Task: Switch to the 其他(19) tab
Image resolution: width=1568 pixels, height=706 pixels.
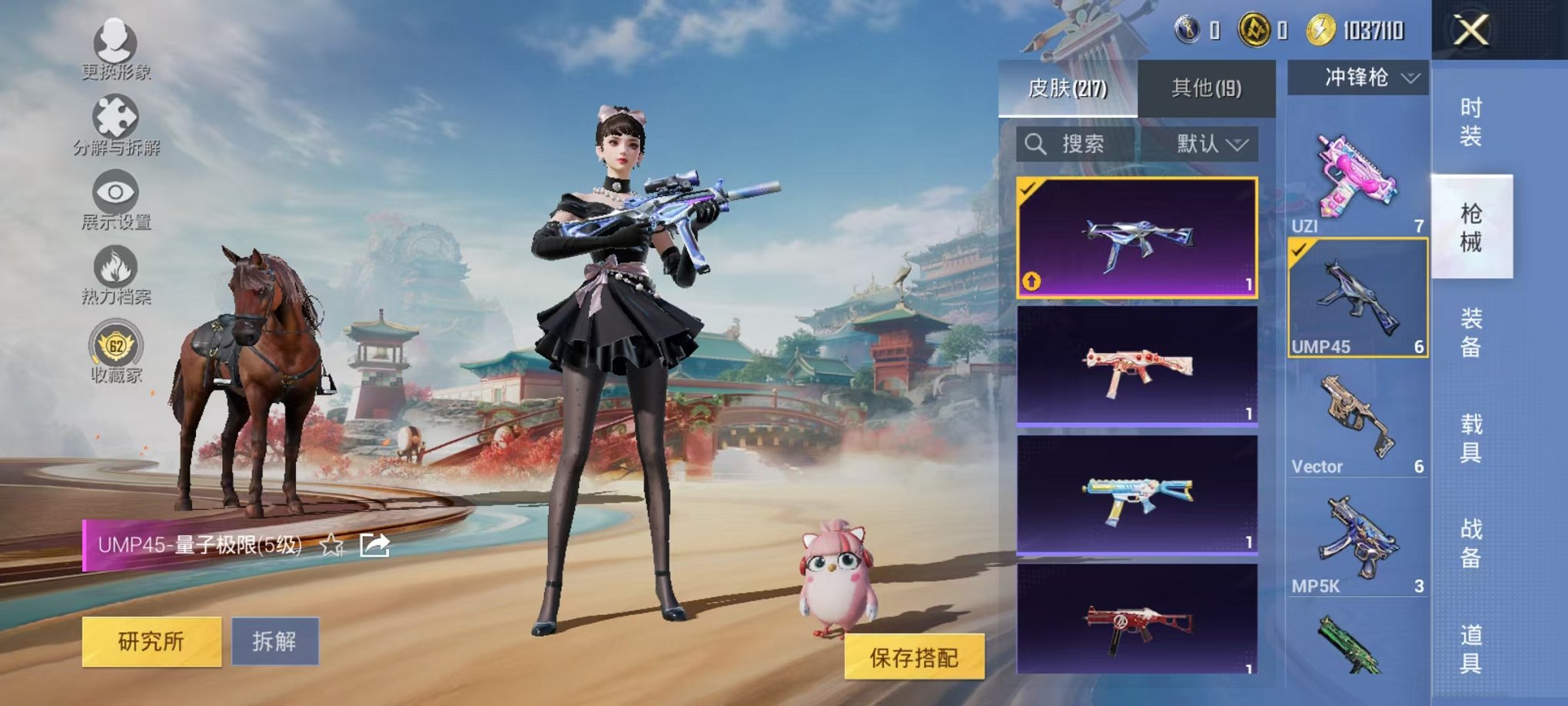Action: tap(1207, 88)
